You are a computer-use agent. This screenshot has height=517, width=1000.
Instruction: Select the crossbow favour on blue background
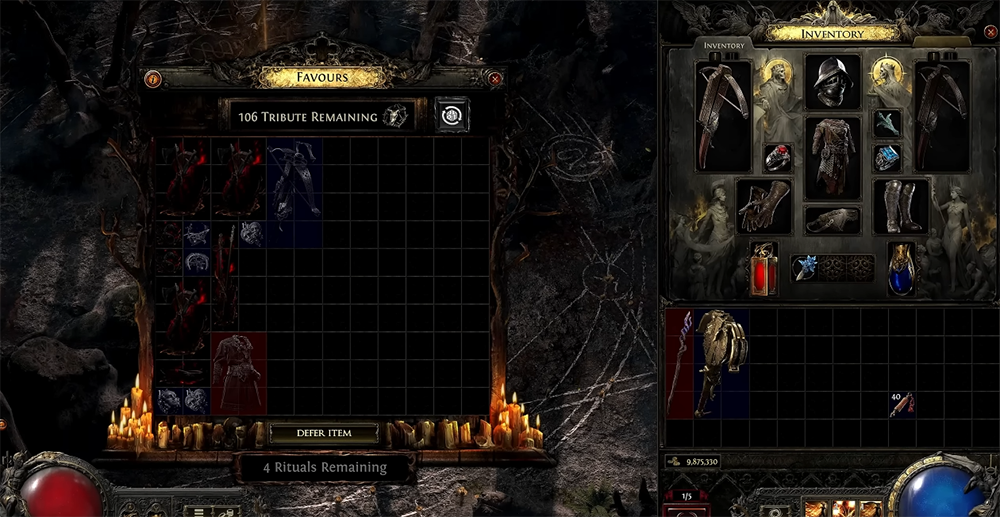coord(295,180)
